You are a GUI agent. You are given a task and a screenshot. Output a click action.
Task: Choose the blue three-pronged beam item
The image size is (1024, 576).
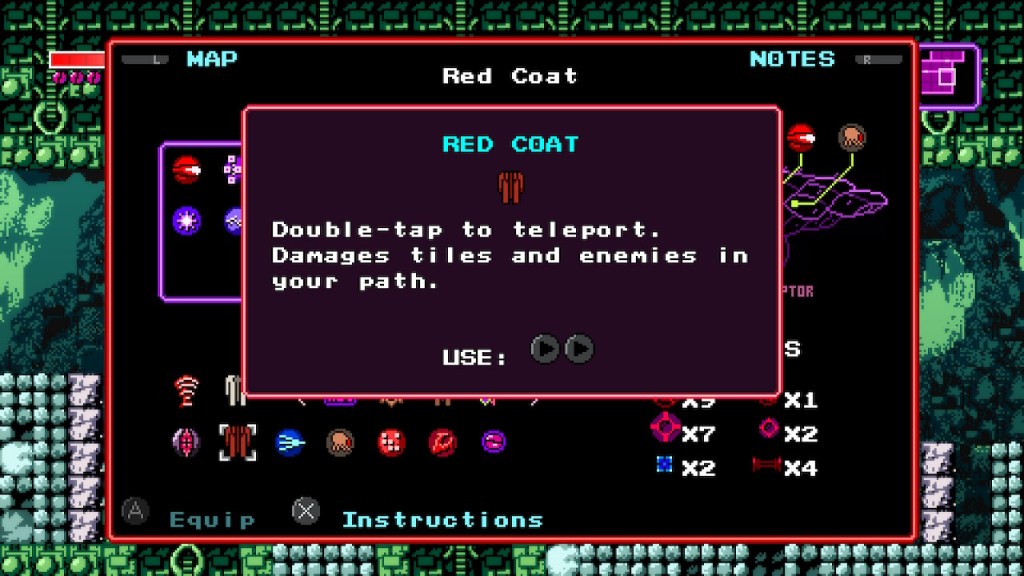click(x=289, y=441)
